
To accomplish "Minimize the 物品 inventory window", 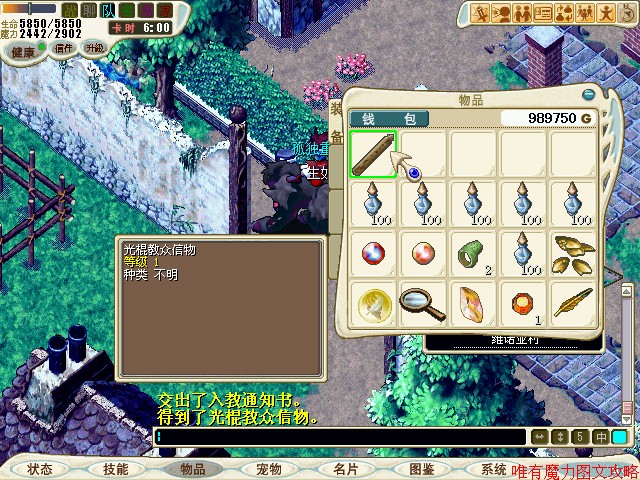I will point(589,95).
